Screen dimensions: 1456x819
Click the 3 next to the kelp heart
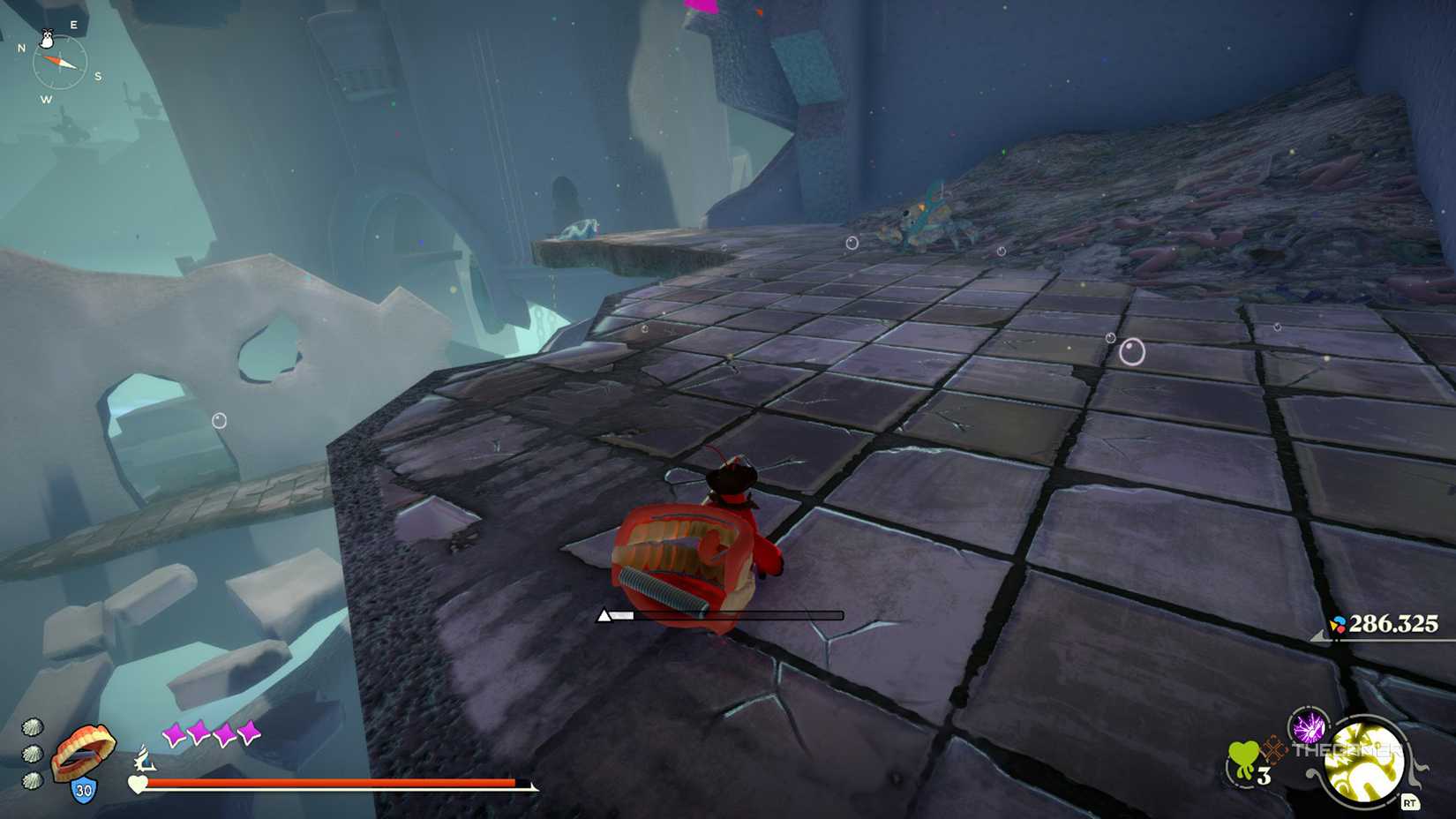coord(1263,774)
